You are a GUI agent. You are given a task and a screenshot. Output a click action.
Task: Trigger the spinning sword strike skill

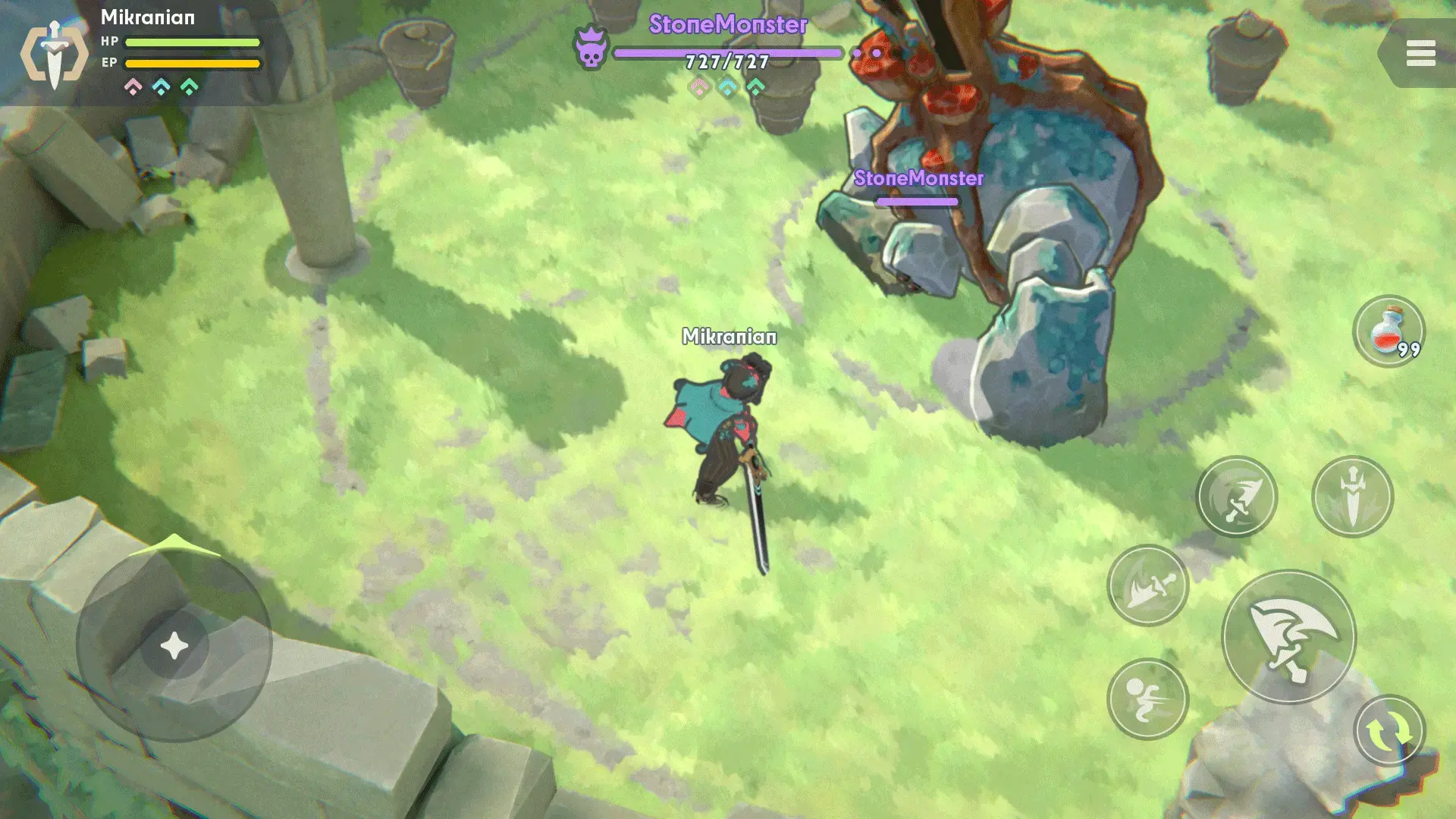tap(1236, 497)
